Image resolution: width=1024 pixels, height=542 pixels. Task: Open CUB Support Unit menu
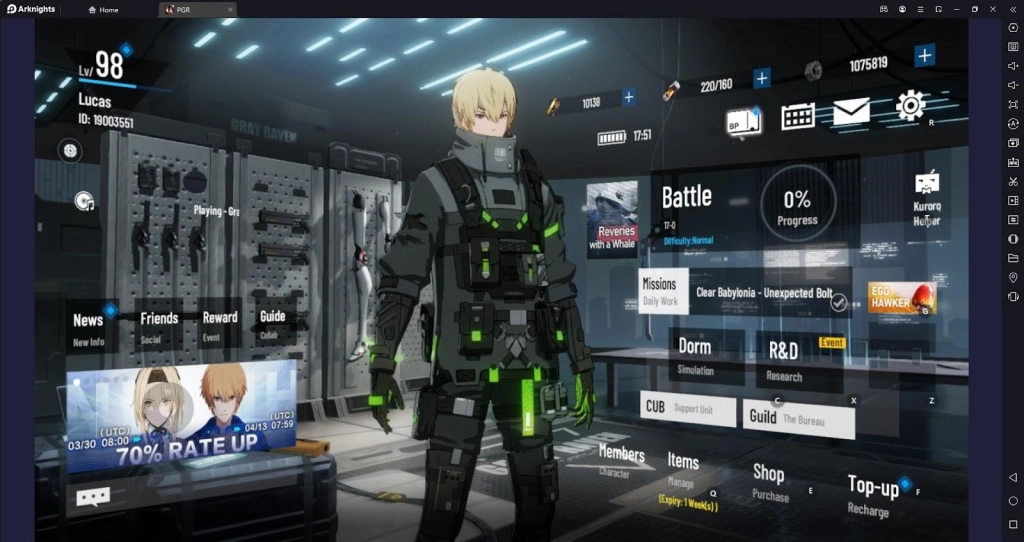point(687,408)
